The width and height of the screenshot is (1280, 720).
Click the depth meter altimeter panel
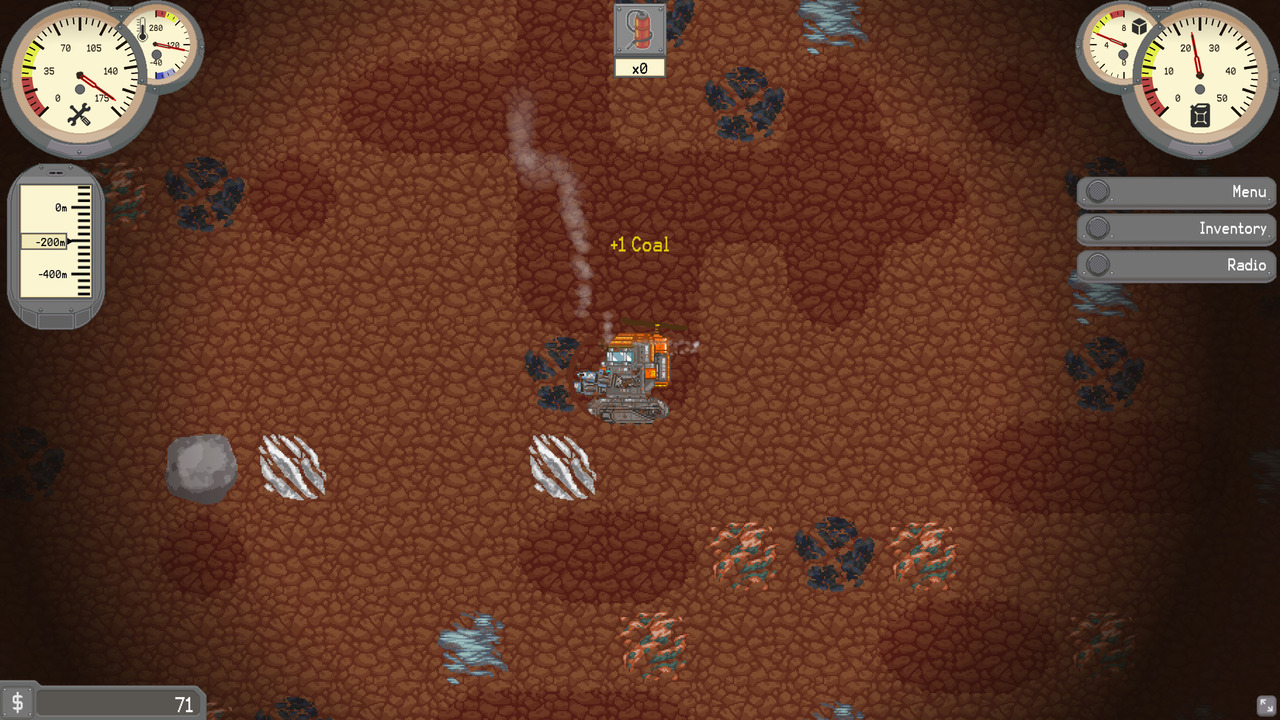pos(55,240)
